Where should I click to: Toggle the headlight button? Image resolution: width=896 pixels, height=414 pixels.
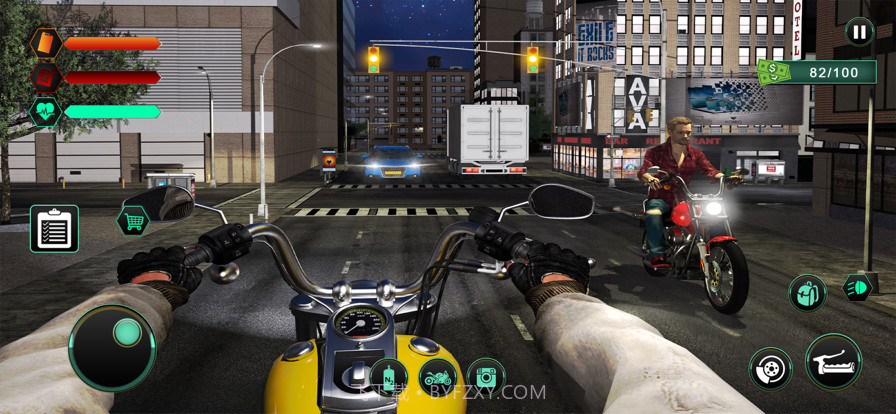point(858,286)
